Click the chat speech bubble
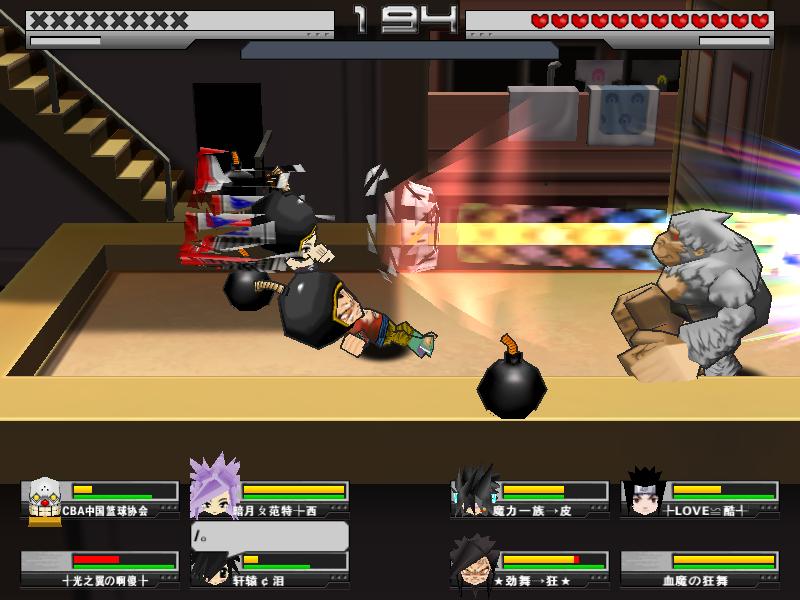The image size is (800, 600). click(270, 536)
